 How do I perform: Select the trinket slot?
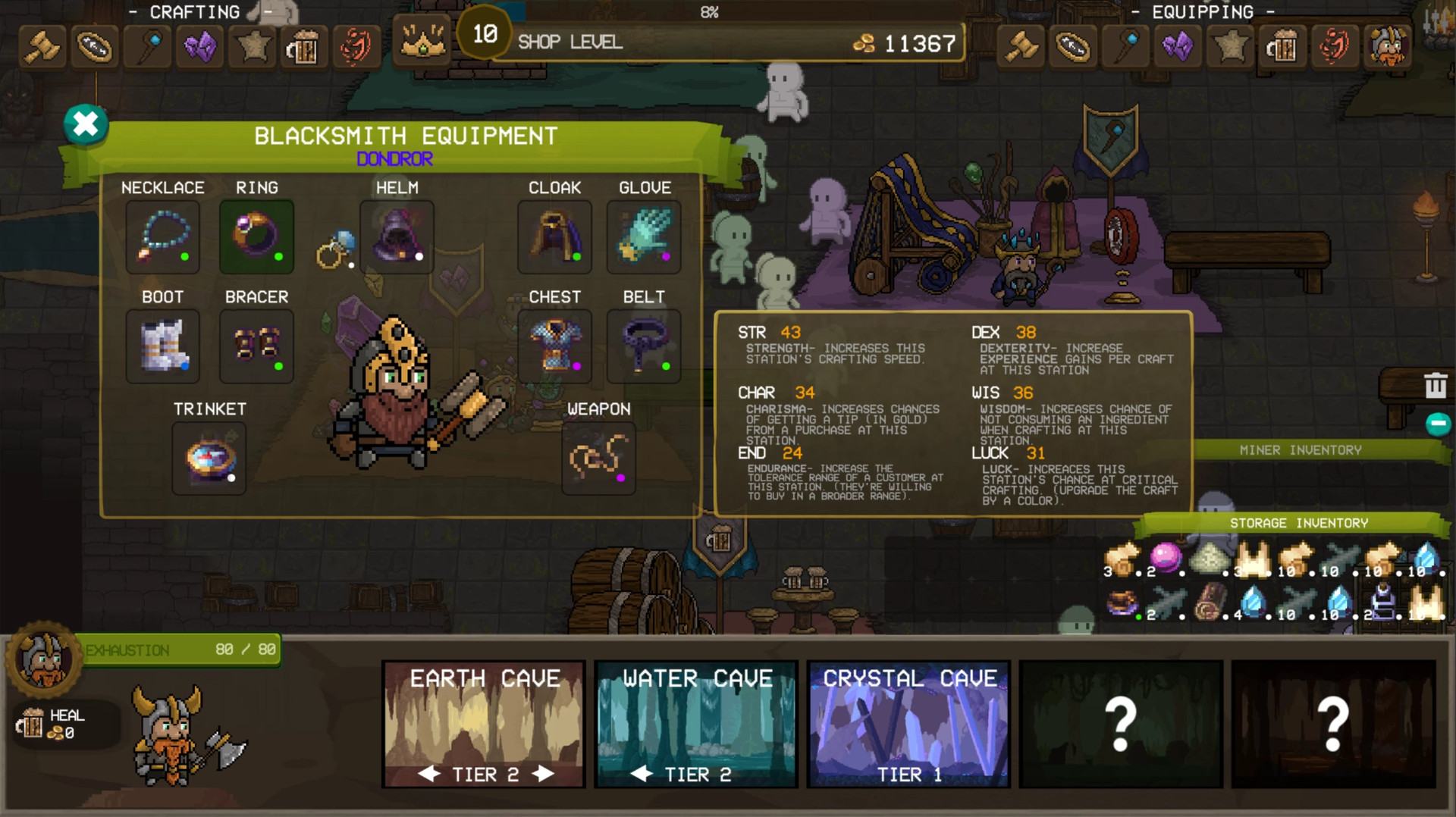pyautogui.click(x=209, y=459)
